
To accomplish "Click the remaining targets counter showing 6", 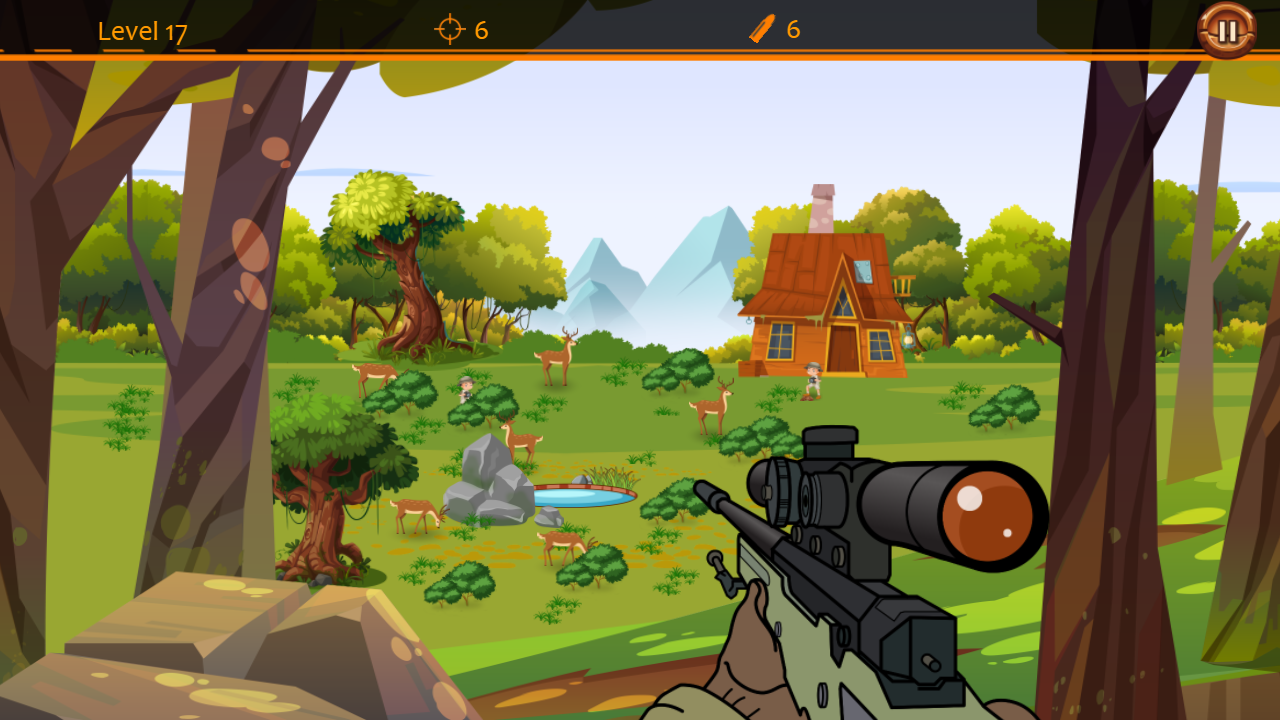I will point(480,30).
